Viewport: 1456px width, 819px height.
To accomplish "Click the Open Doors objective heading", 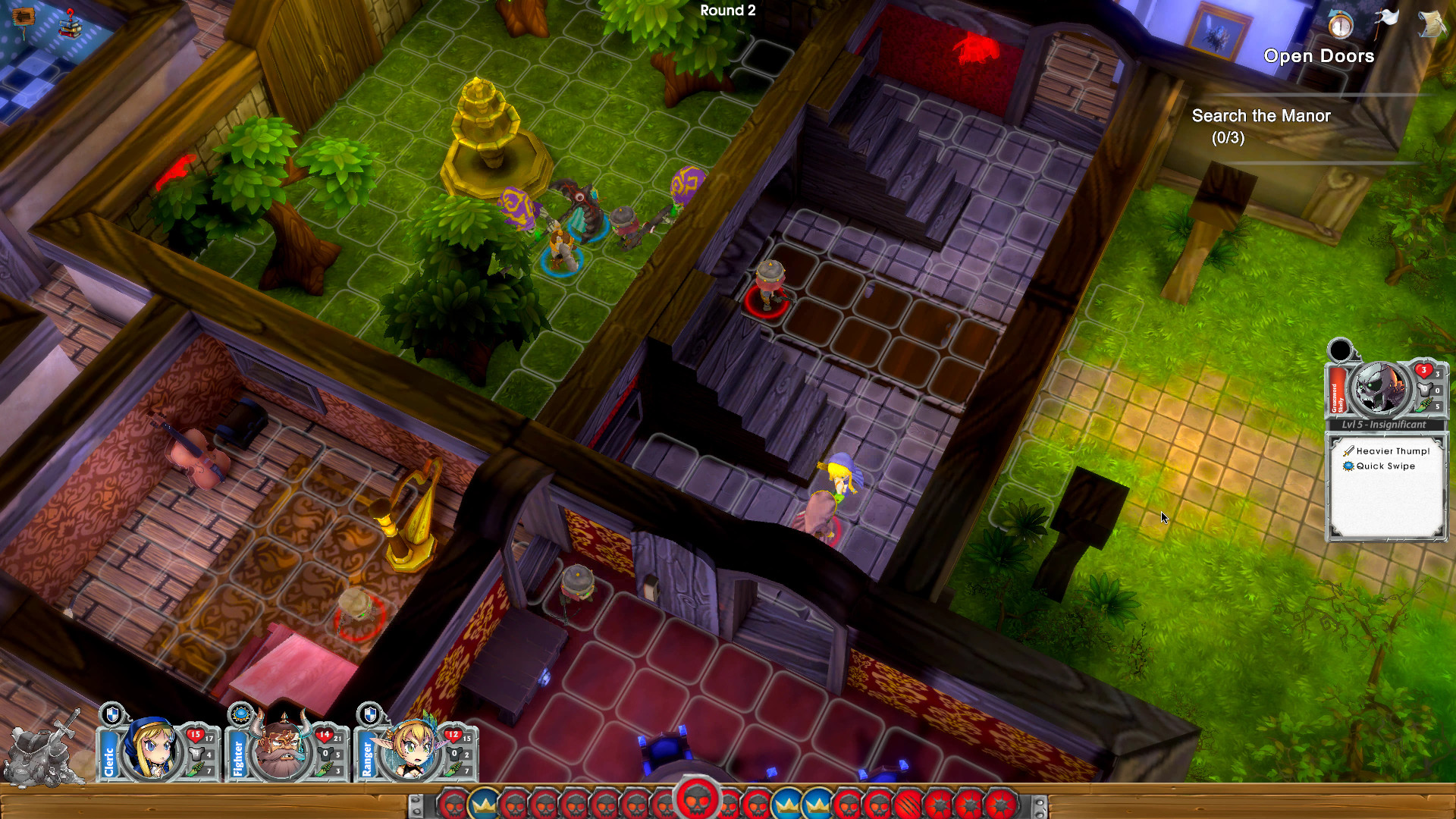I will click(x=1318, y=56).
